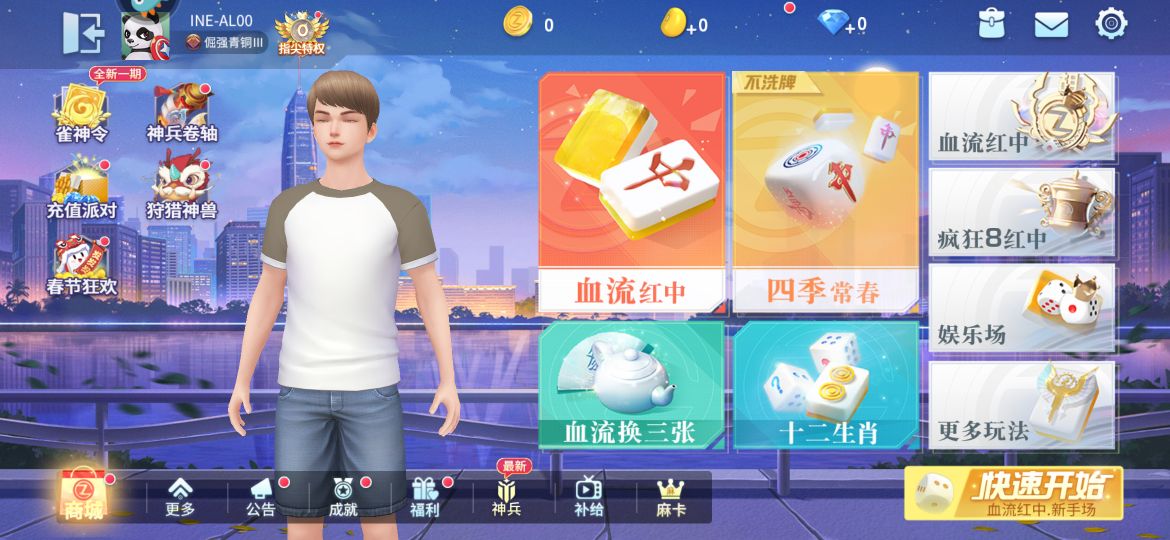This screenshot has width=1170, height=540.
Task: Choose the 血流换三张 mode tile
Action: click(630, 386)
